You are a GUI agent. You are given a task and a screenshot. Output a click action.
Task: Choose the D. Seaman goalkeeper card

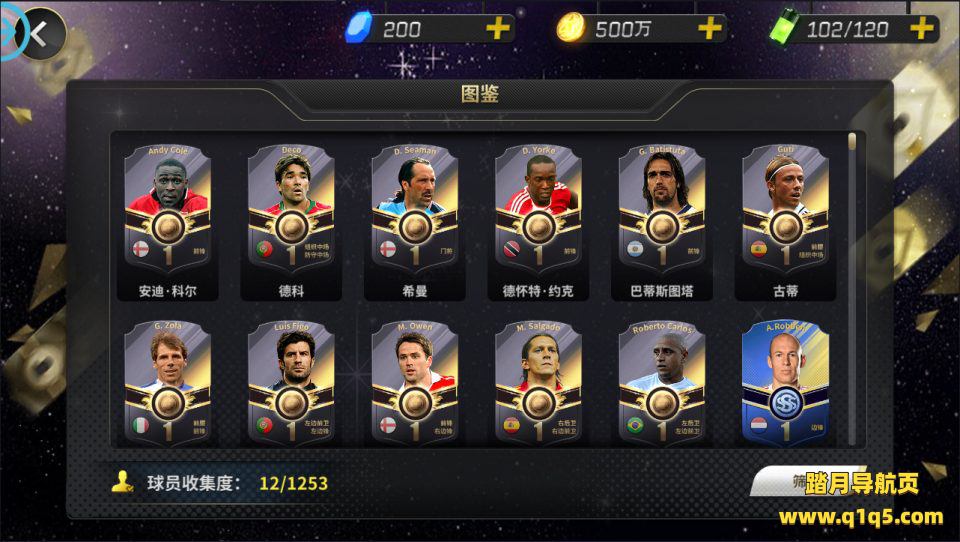click(x=415, y=212)
